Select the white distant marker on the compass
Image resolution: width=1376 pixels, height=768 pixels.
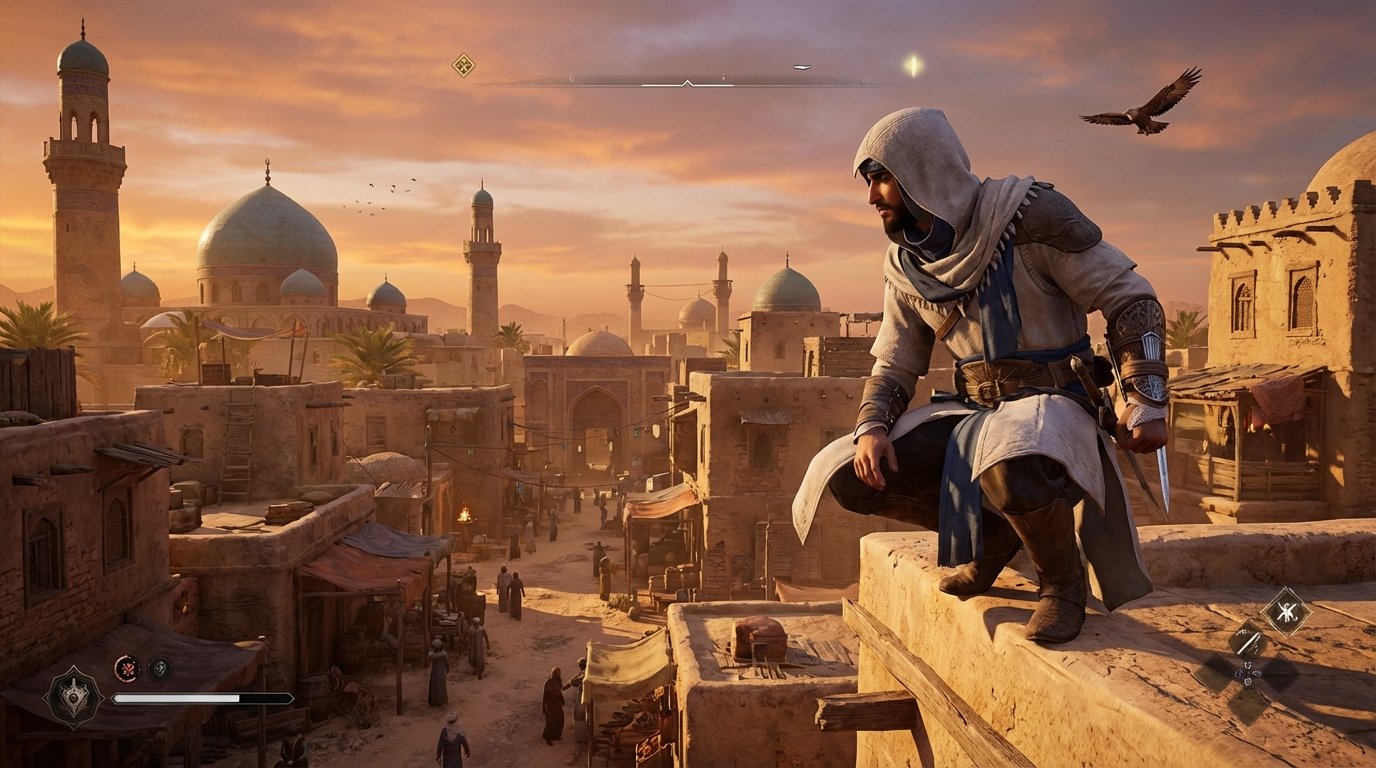click(x=723, y=77)
